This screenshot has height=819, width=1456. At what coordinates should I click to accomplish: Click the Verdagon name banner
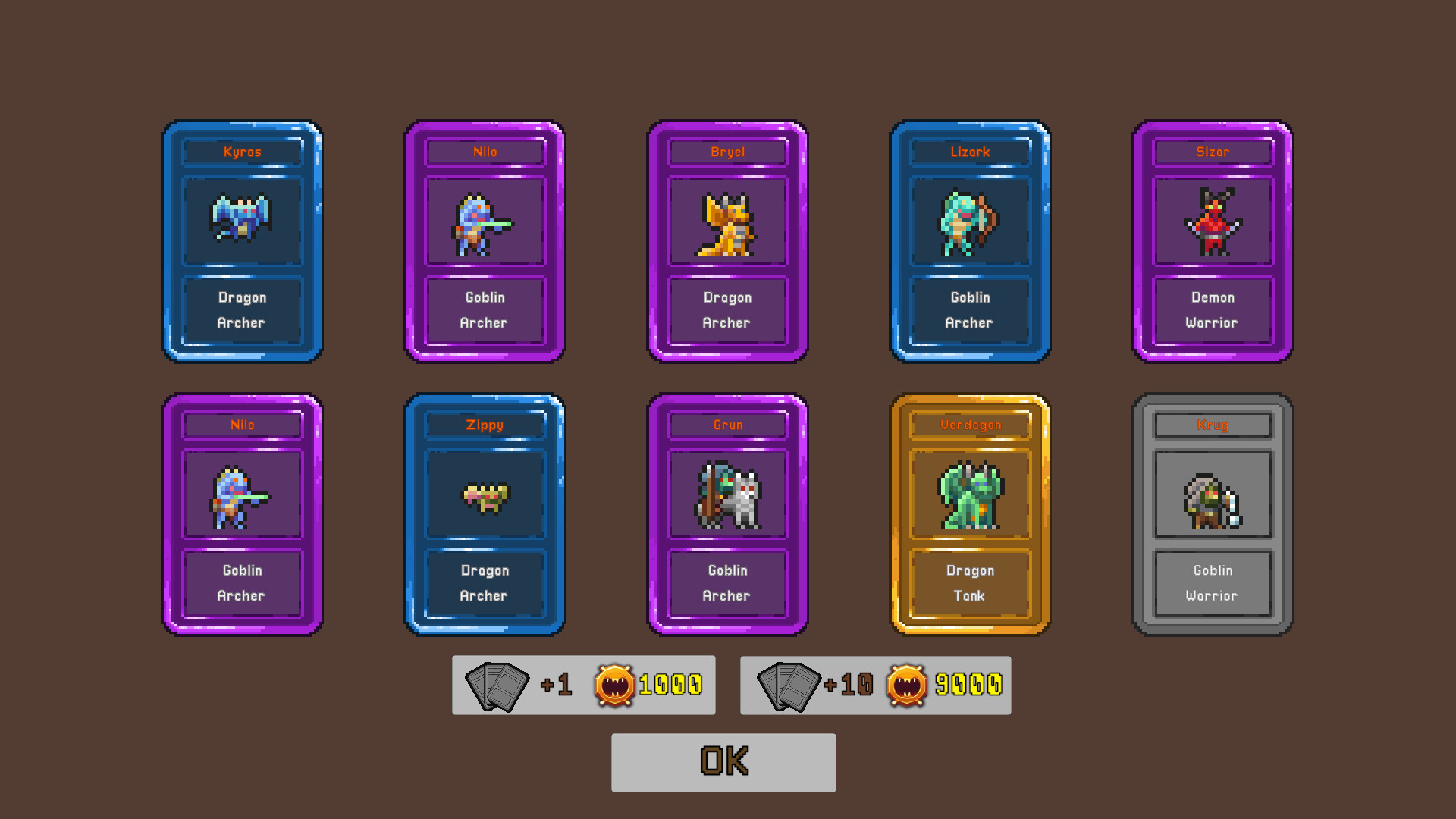969,425
